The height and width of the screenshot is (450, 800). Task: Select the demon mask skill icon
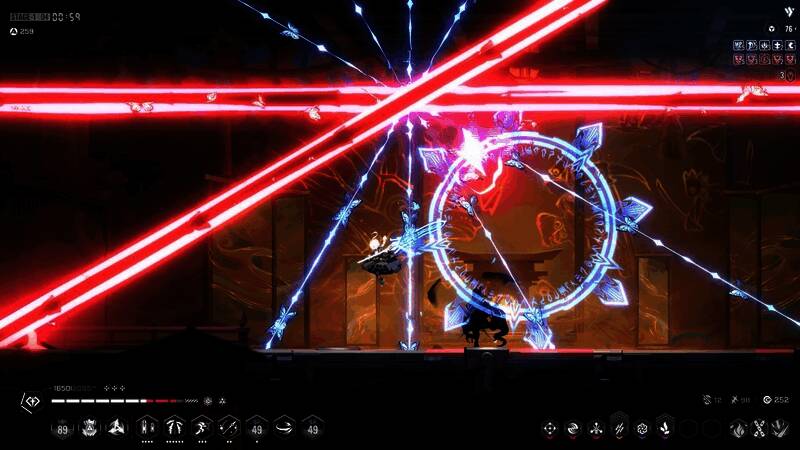click(x=89, y=429)
